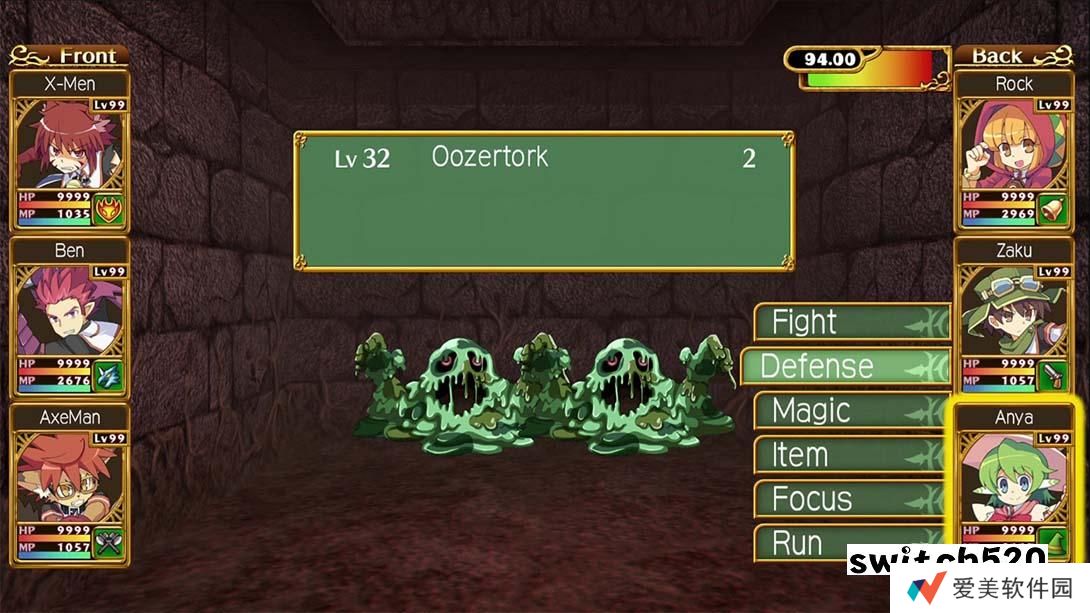Open the Item menu

(850, 455)
